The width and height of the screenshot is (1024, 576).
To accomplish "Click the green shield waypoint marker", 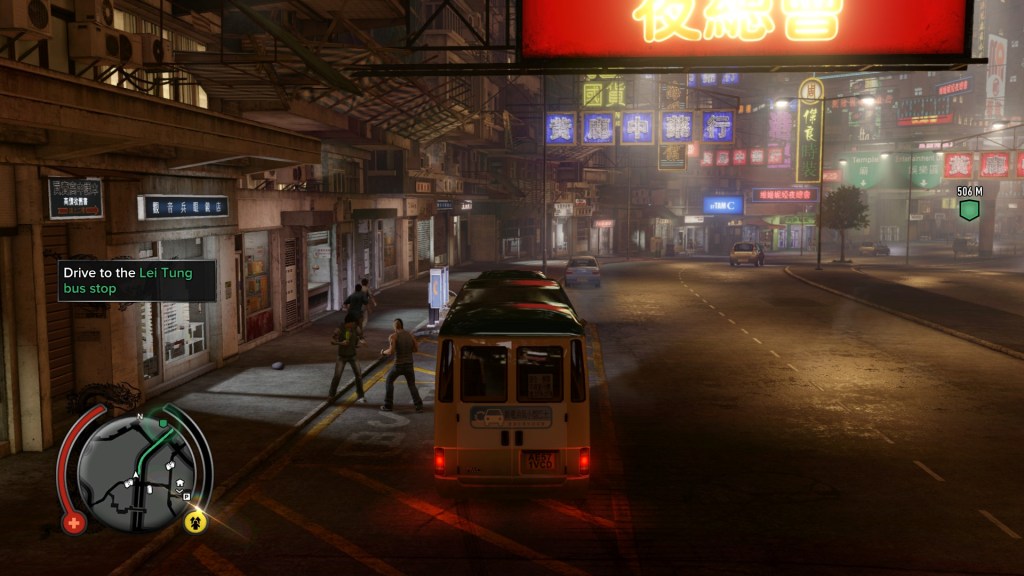I will tap(968, 210).
